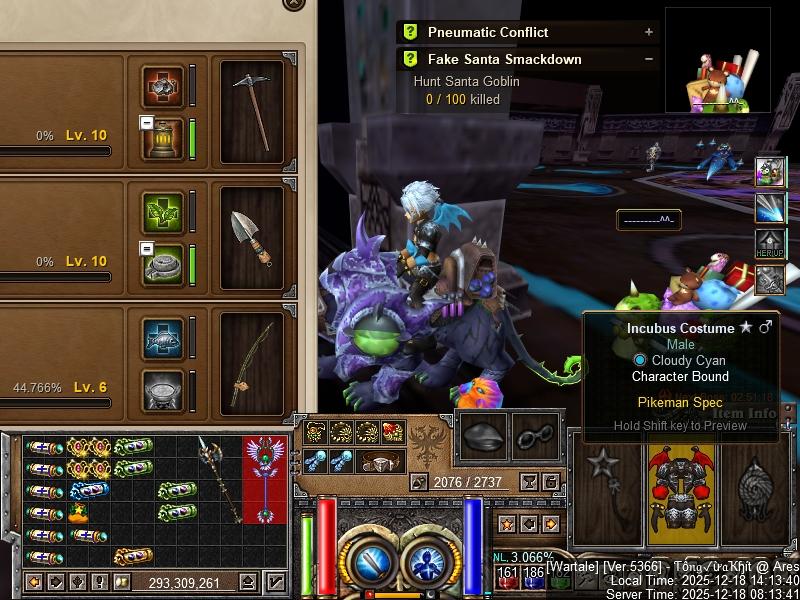This screenshot has width=800, height=600.
Task: Expand the Pneumatic Conflict quest
Action: (x=648, y=32)
